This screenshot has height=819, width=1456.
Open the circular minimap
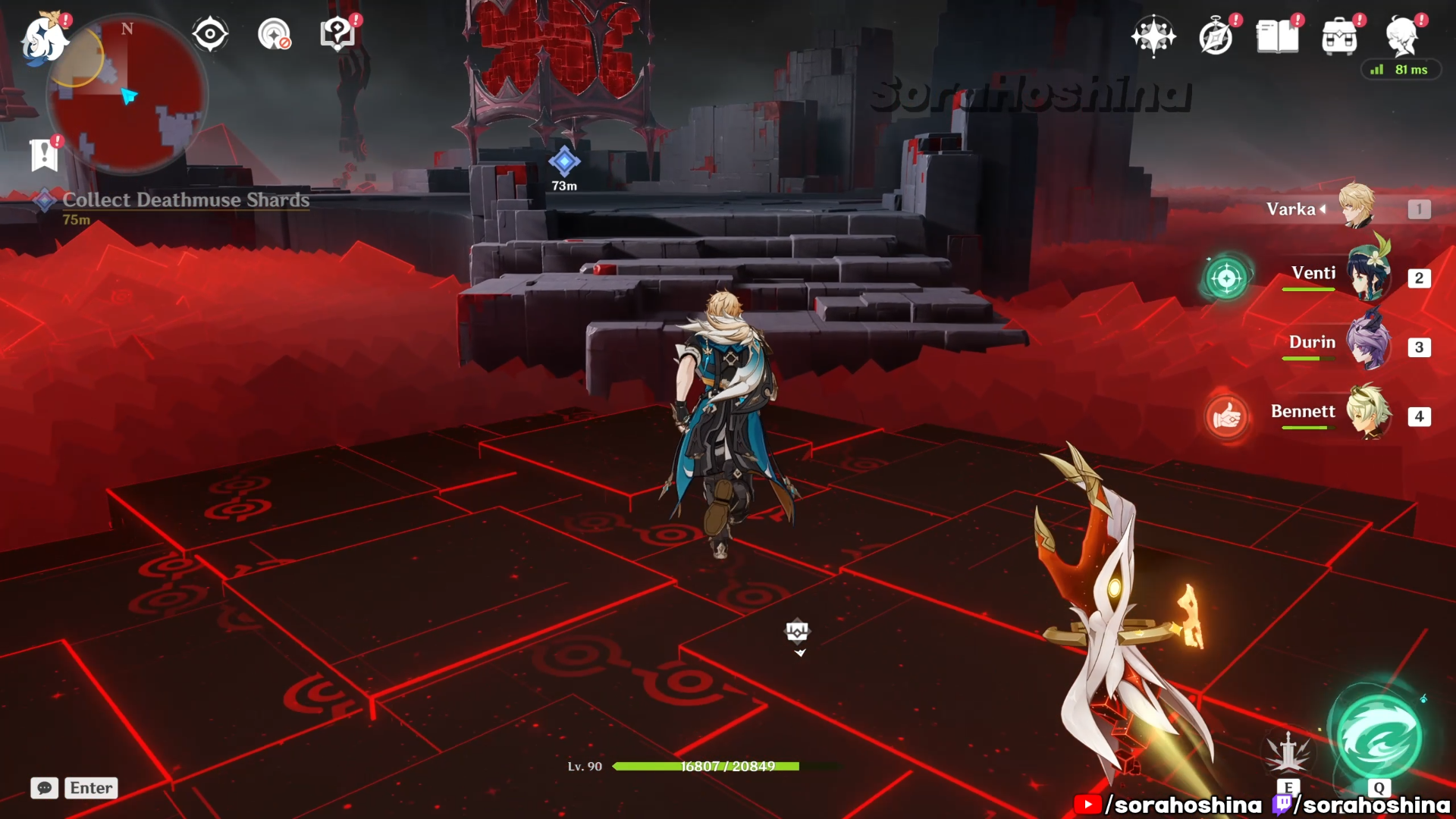127,95
